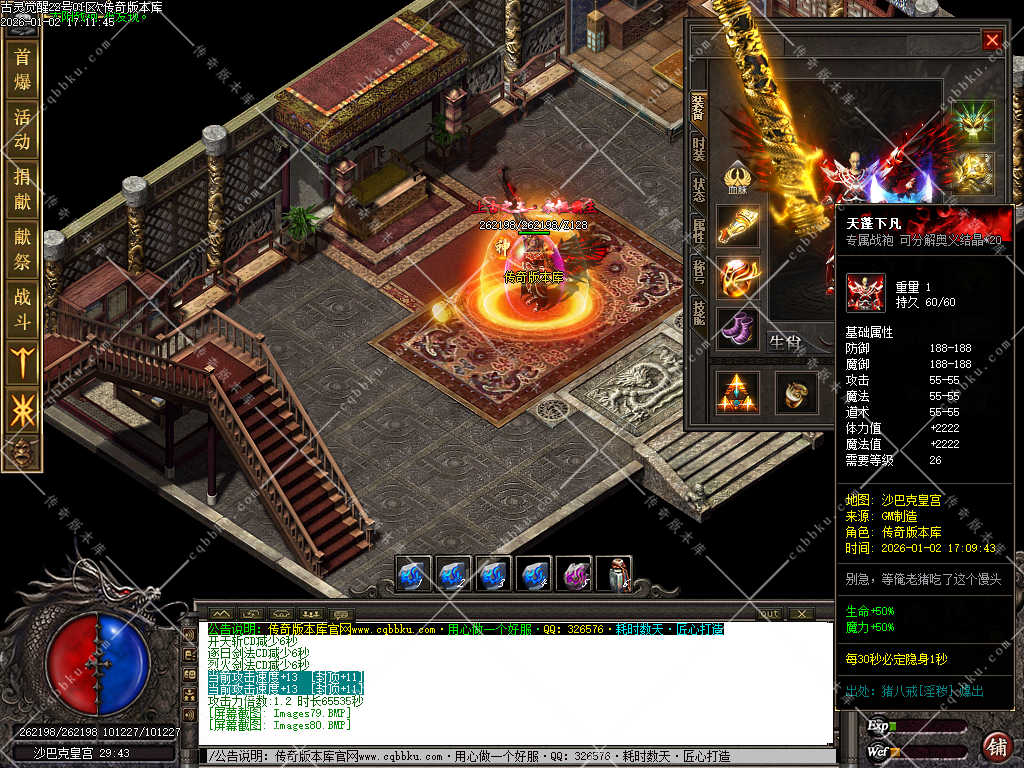
Task: Open the 献祭 sacrifice menu
Action: [x=22, y=249]
